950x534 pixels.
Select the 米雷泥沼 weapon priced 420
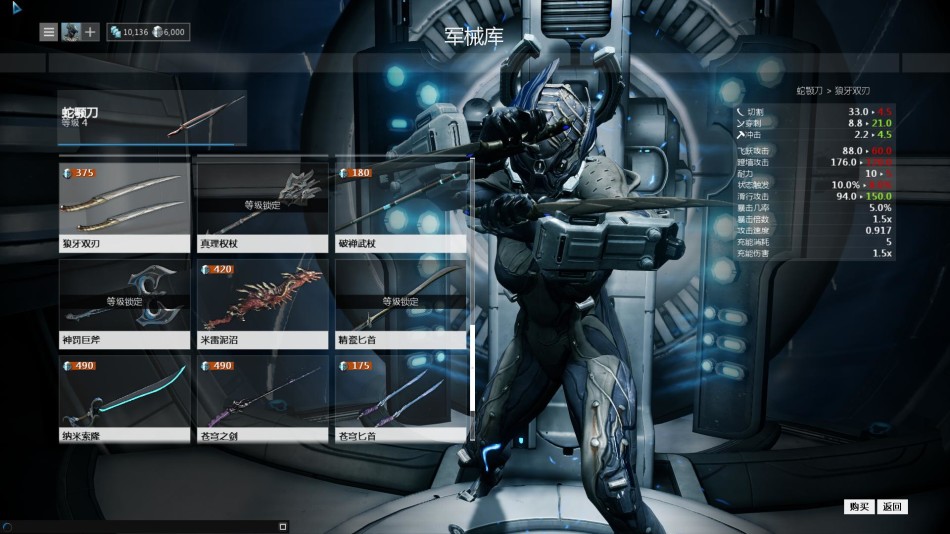(x=262, y=300)
